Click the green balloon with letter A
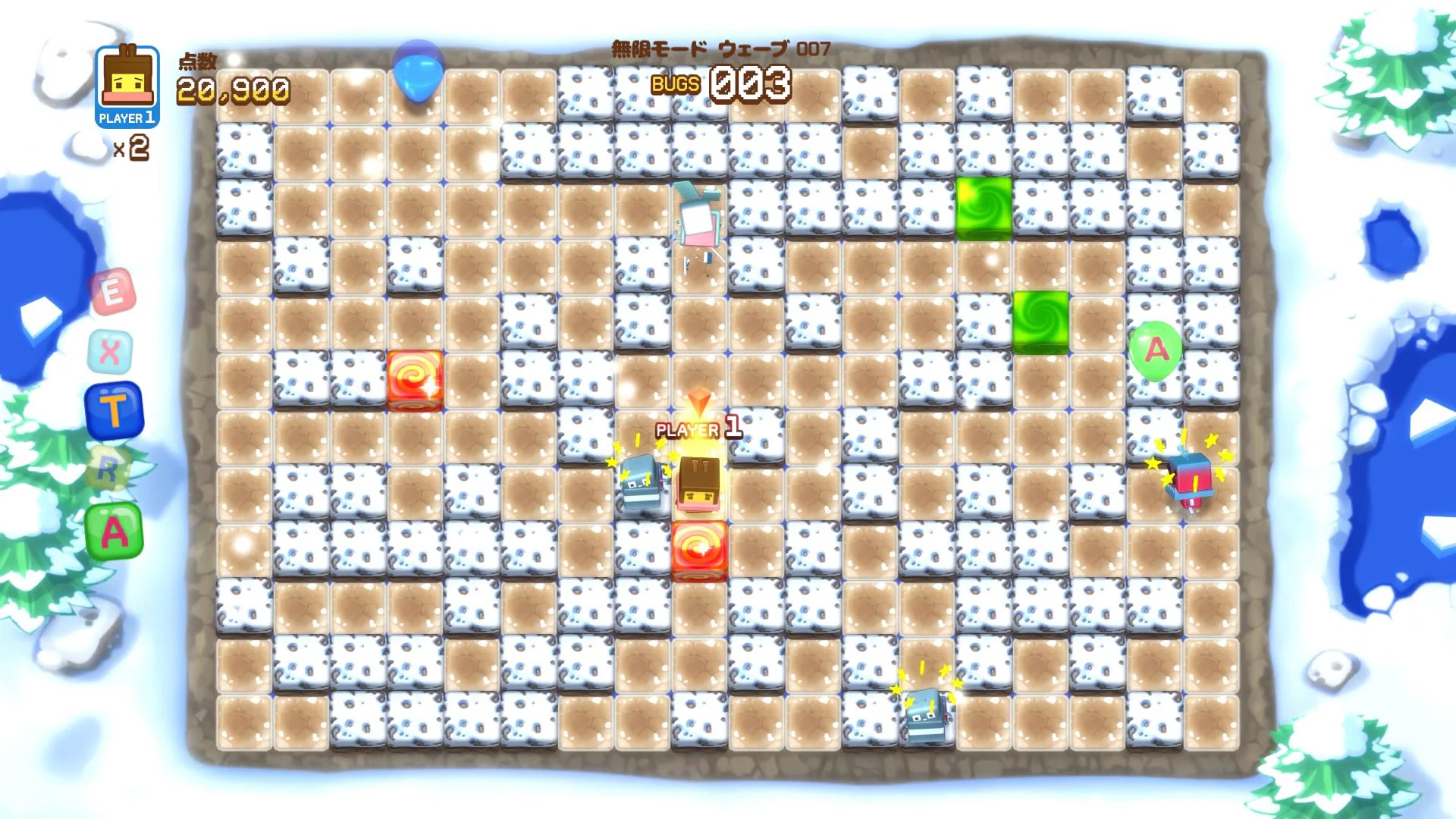The height and width of the screenshot is (819, 1456). [x=1156, y=351]
